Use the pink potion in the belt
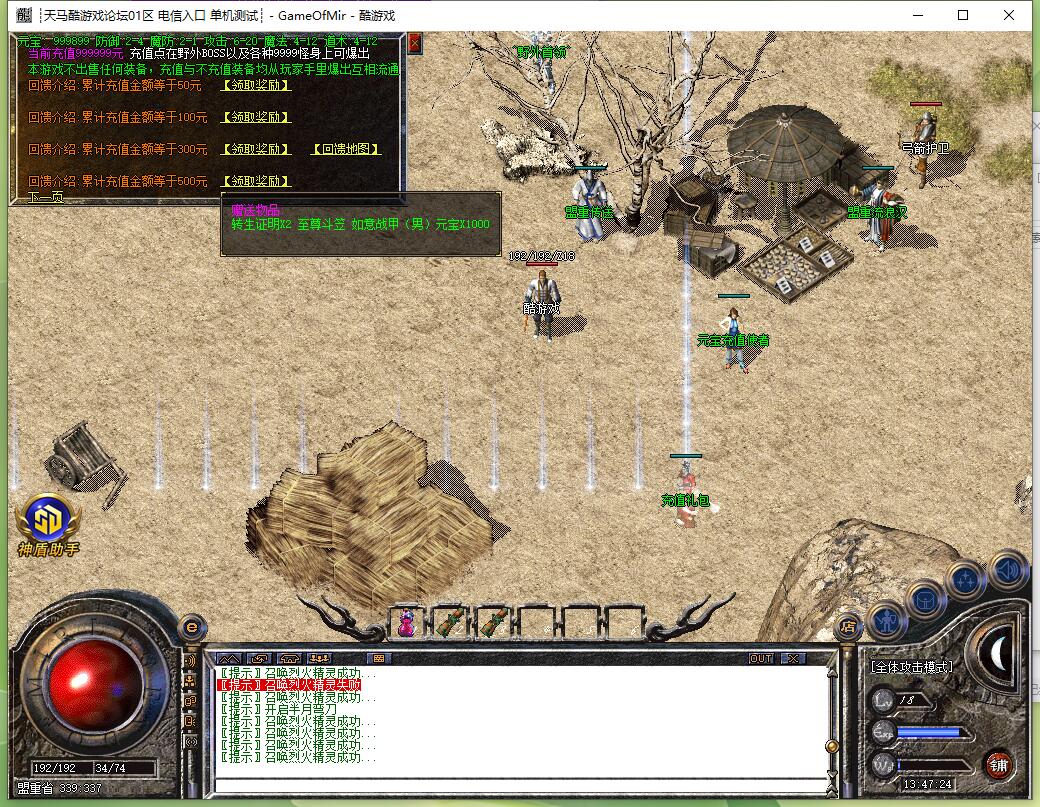The width and height of the screenshot is (1040, 807). pyautogui.click(x=407, y=623)
